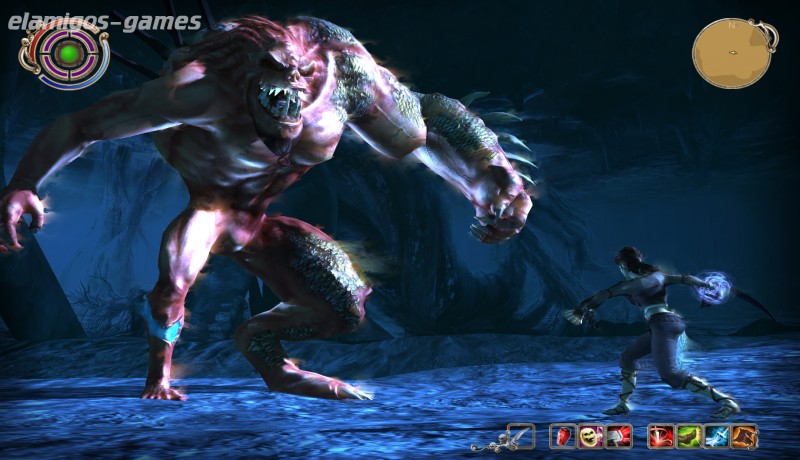Activate the yellow mask ability
800x460 pixels.
click(591, 436)
